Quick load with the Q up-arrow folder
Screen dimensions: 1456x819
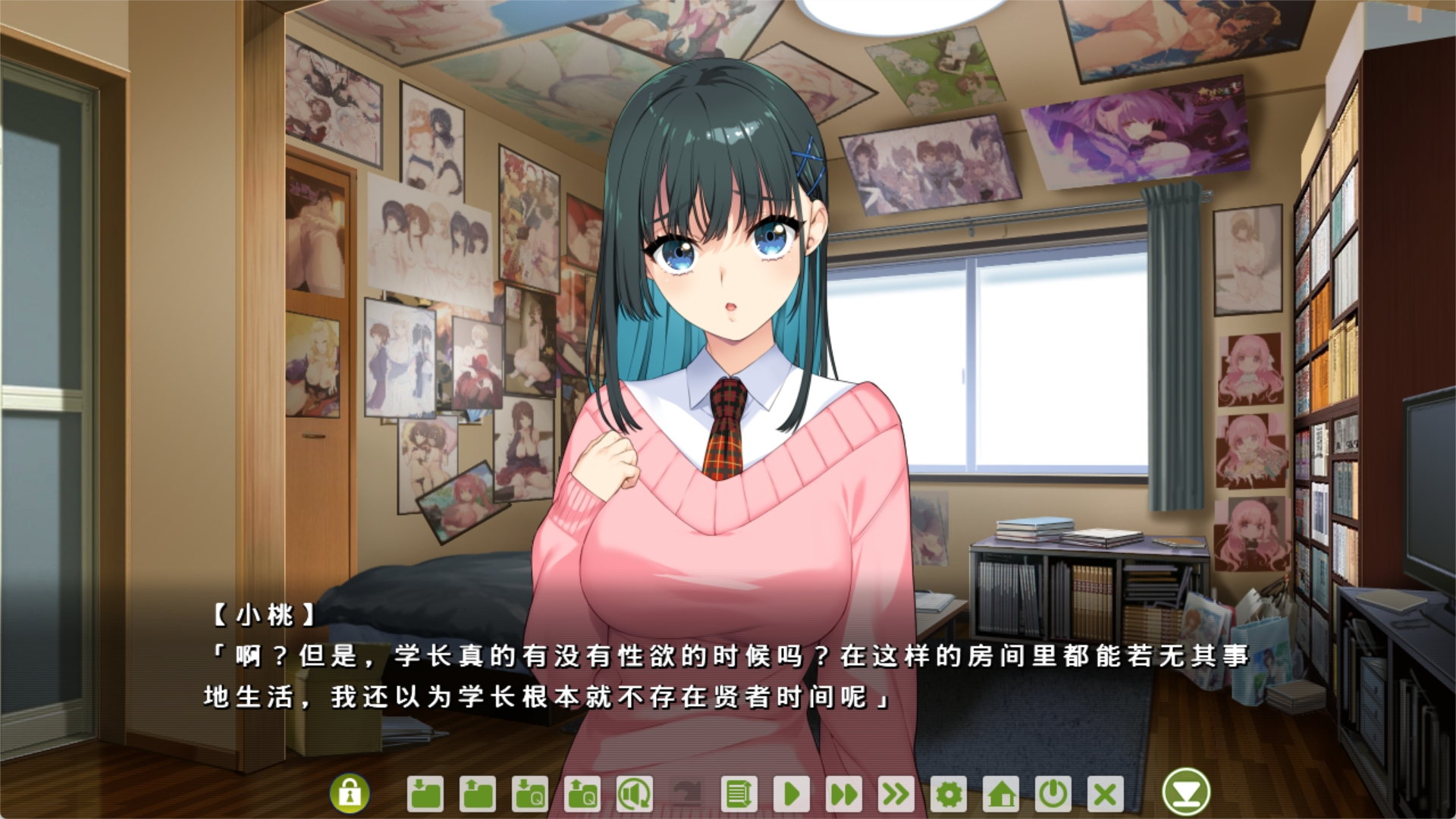click(x=582, y=794)
